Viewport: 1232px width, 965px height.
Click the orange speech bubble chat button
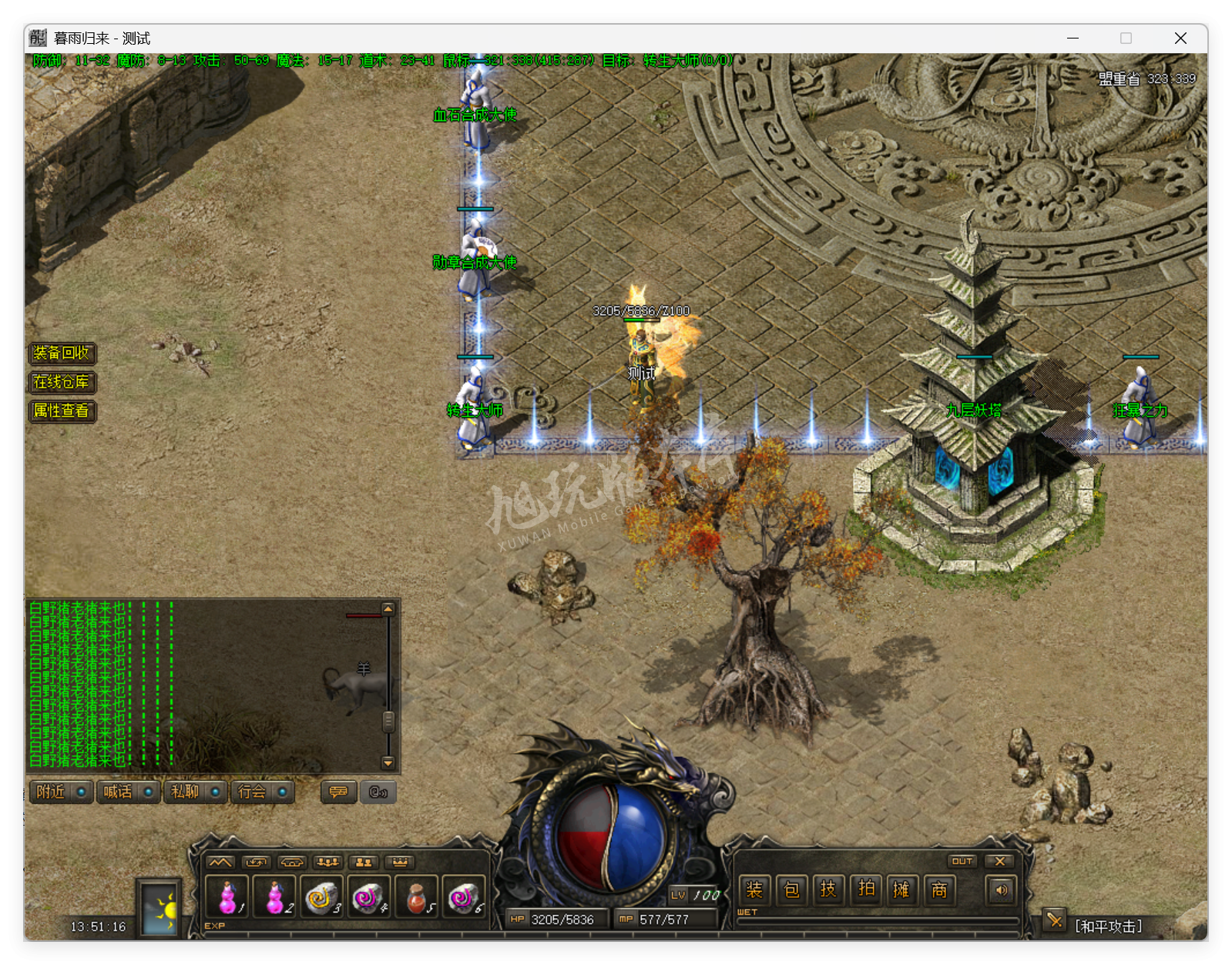[x=338, y=792]
